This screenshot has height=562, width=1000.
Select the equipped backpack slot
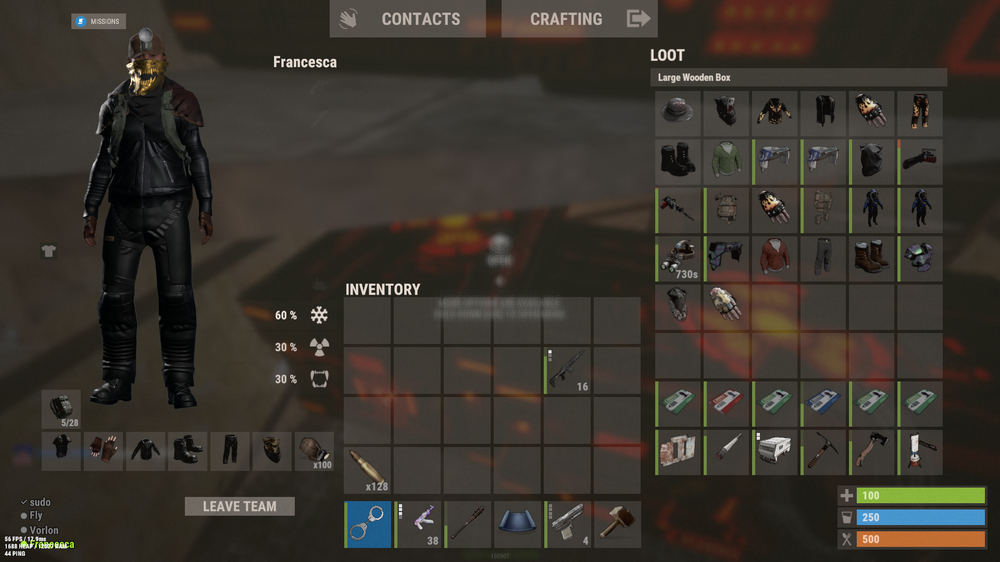click(61, 408)
